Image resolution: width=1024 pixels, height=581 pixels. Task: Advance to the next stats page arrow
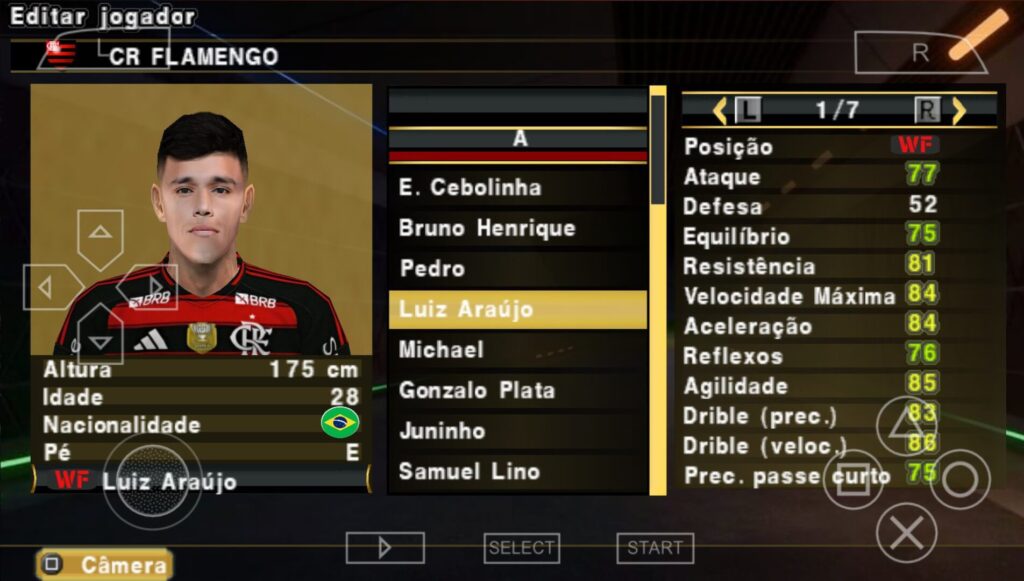[x=959, y=110]
